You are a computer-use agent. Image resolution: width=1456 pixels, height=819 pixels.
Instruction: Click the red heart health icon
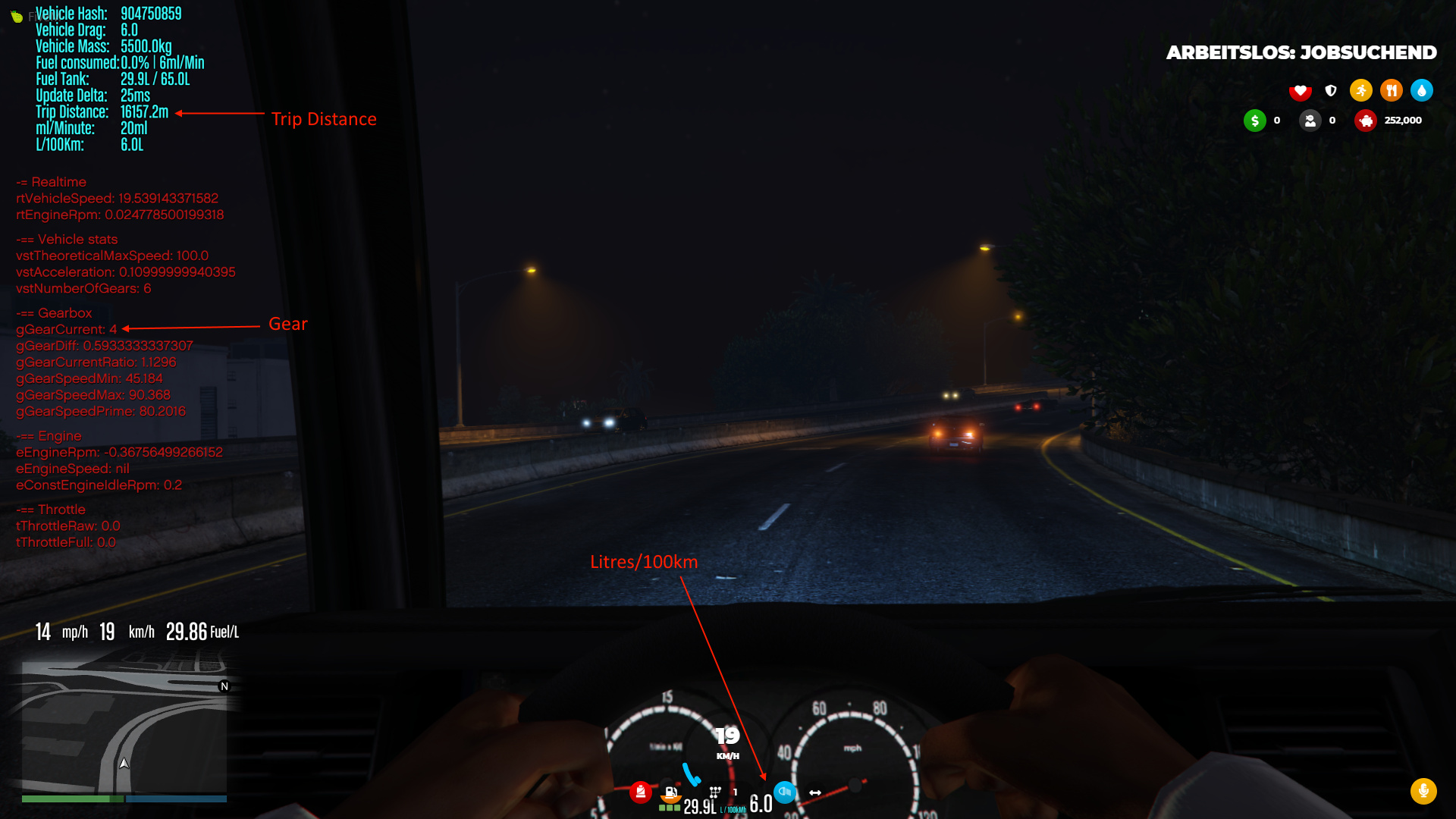(x=1301, y=90)
